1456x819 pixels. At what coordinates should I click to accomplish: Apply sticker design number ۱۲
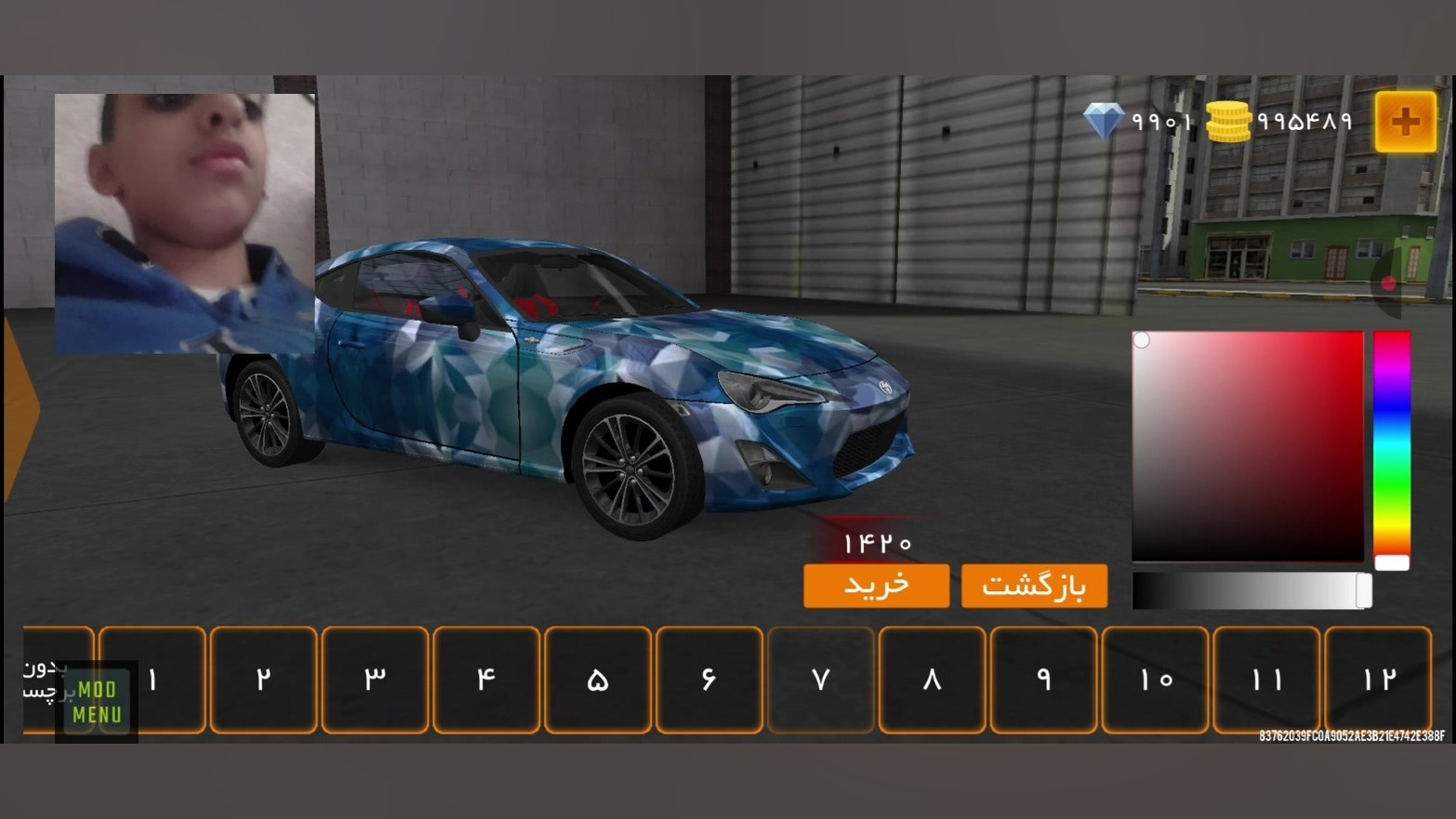1378,680
